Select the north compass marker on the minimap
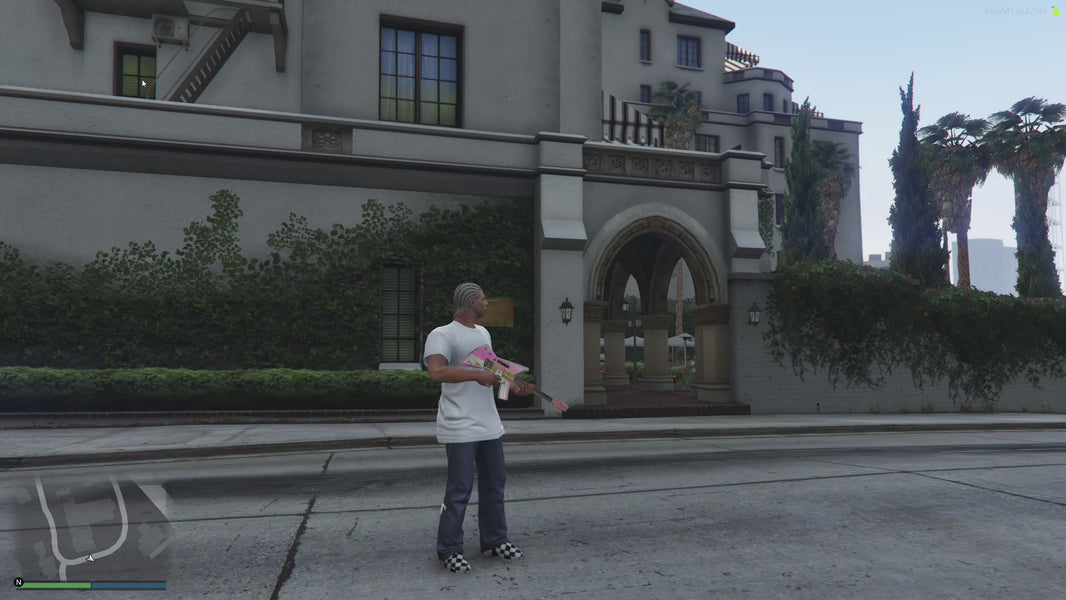 tap(18, 582)
